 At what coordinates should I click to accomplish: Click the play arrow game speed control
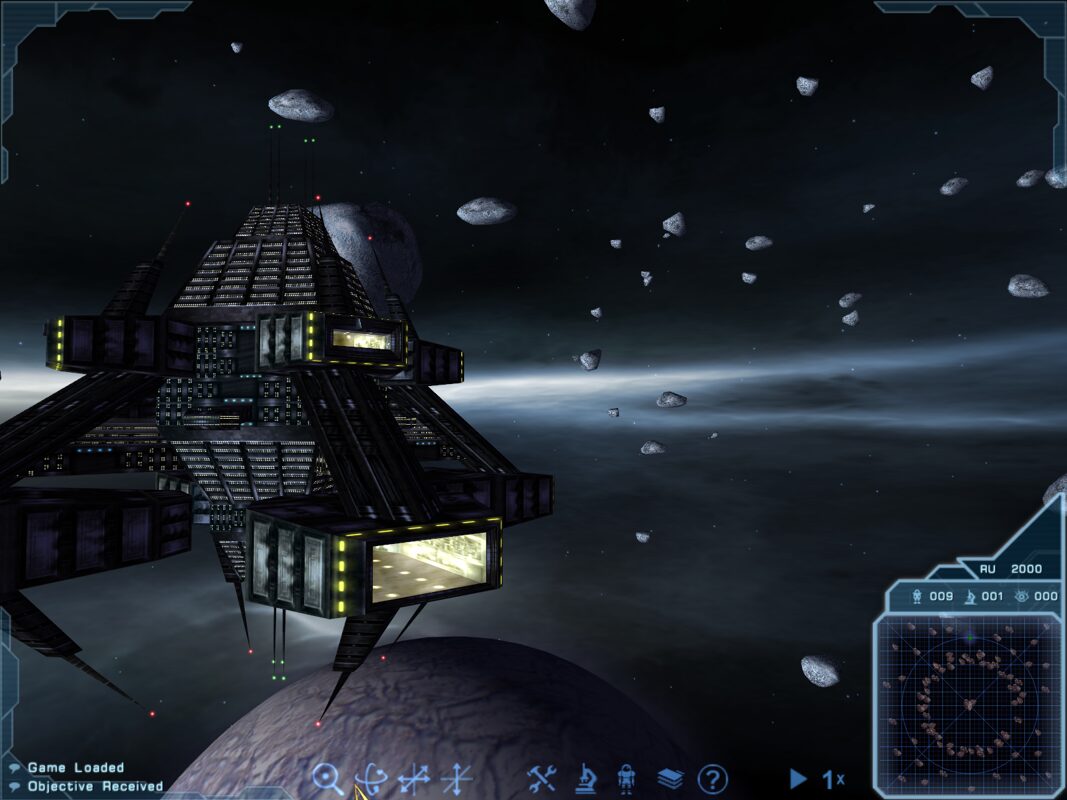(798, 778)
